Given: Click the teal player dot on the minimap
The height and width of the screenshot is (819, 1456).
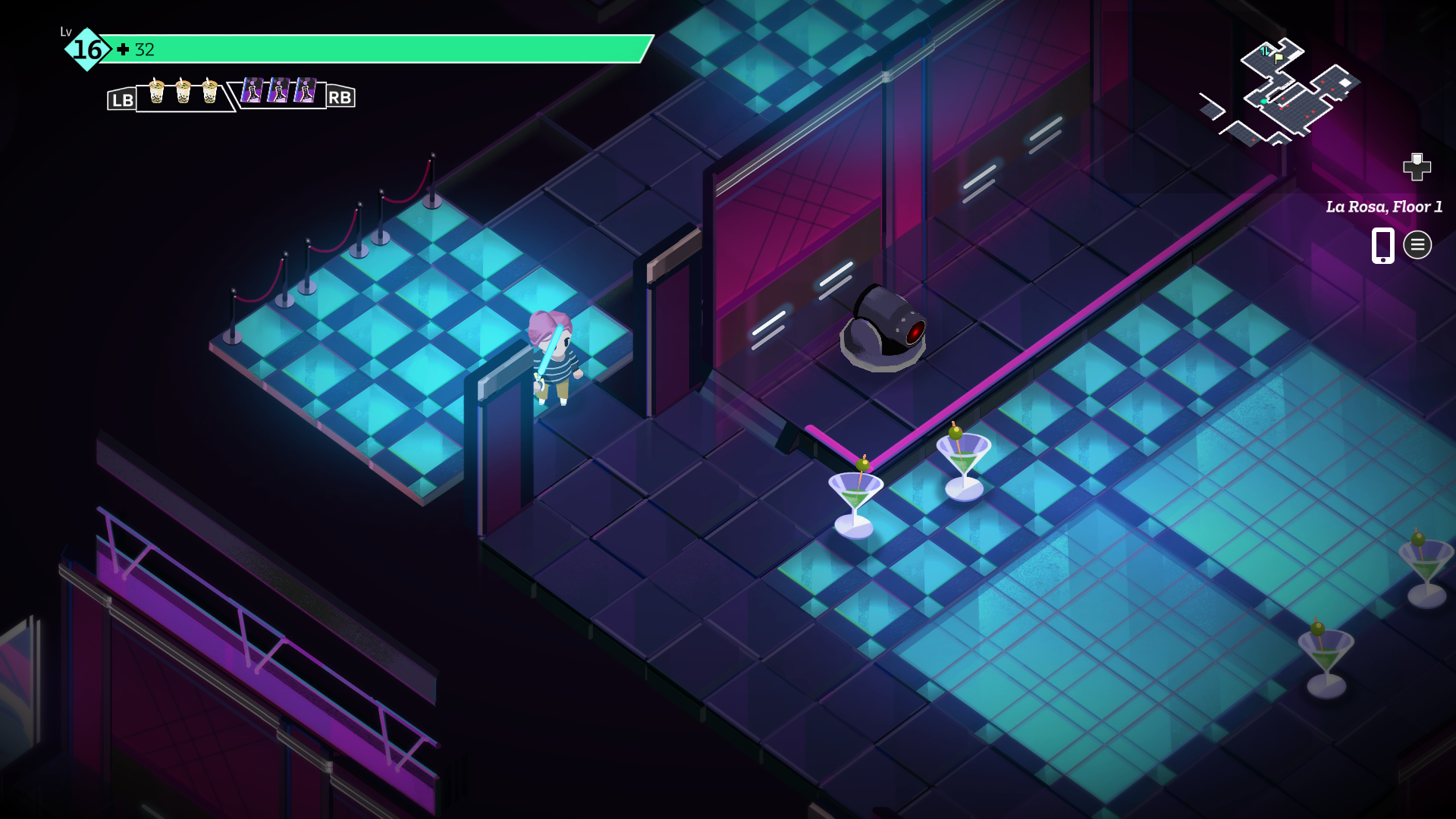Looking at the screenshot, I should [1263, 102].
